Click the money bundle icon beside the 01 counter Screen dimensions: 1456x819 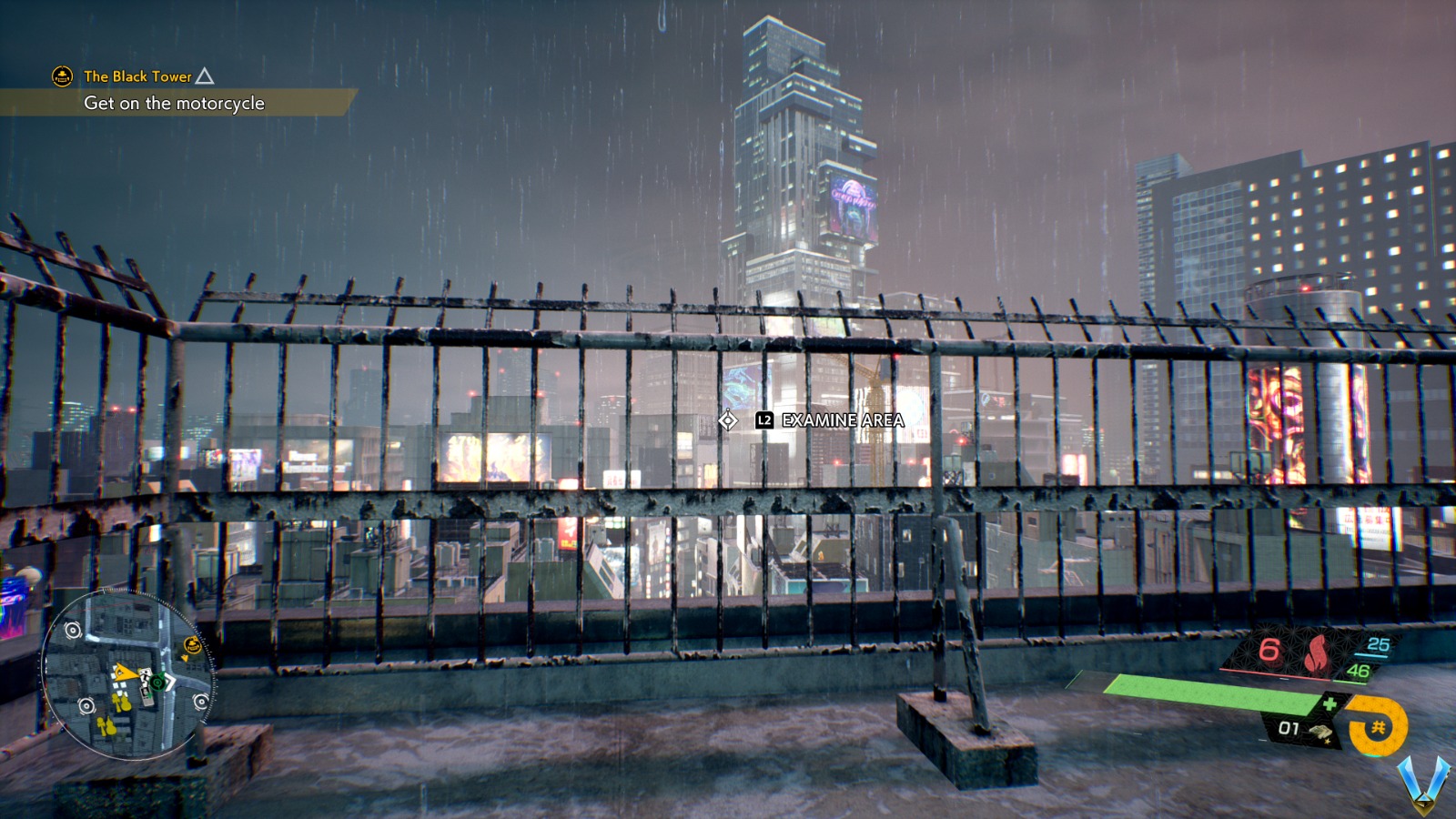pos(1321,733)
